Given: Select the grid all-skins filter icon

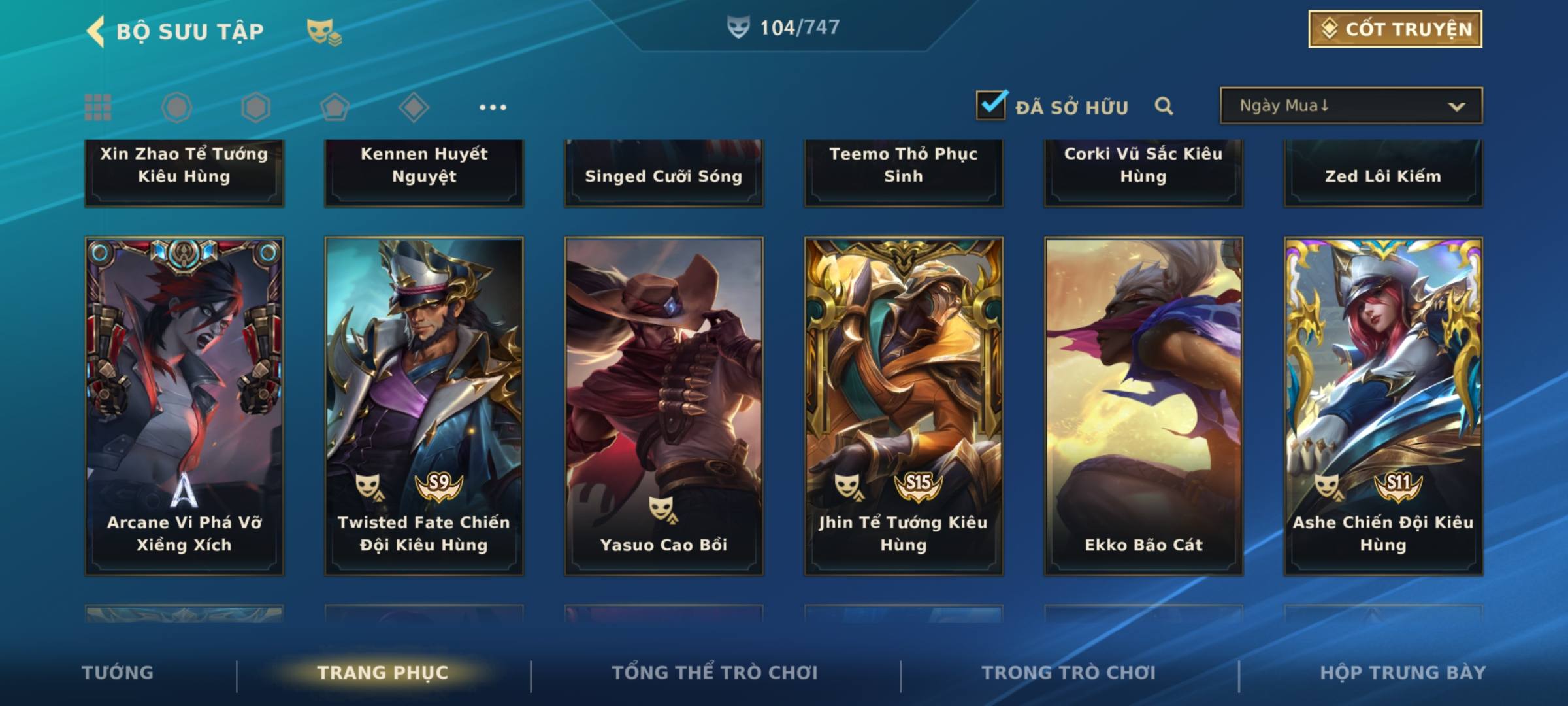Looking at the screenshot, I should pyautogui.click(x=98, y=107).
